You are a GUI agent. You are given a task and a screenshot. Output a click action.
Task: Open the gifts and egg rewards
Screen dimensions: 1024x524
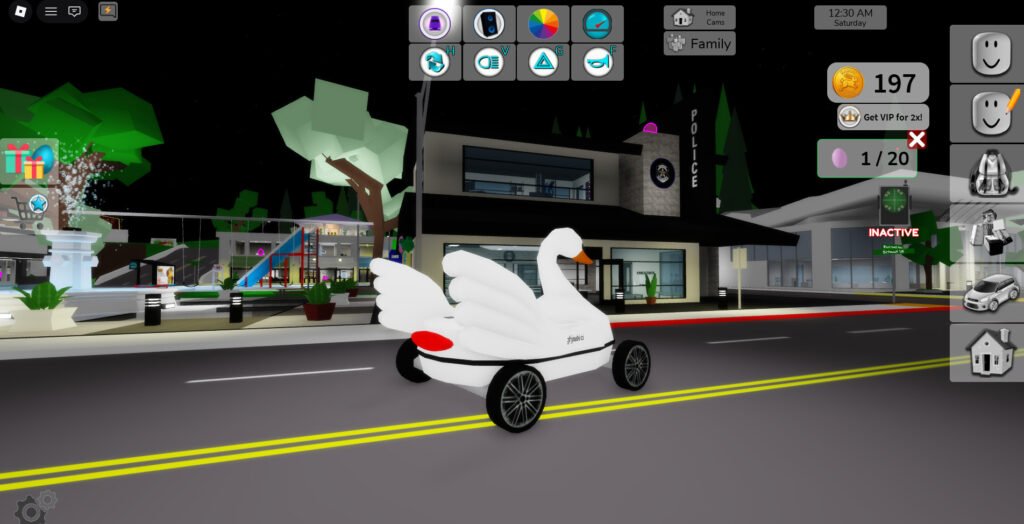27,161
